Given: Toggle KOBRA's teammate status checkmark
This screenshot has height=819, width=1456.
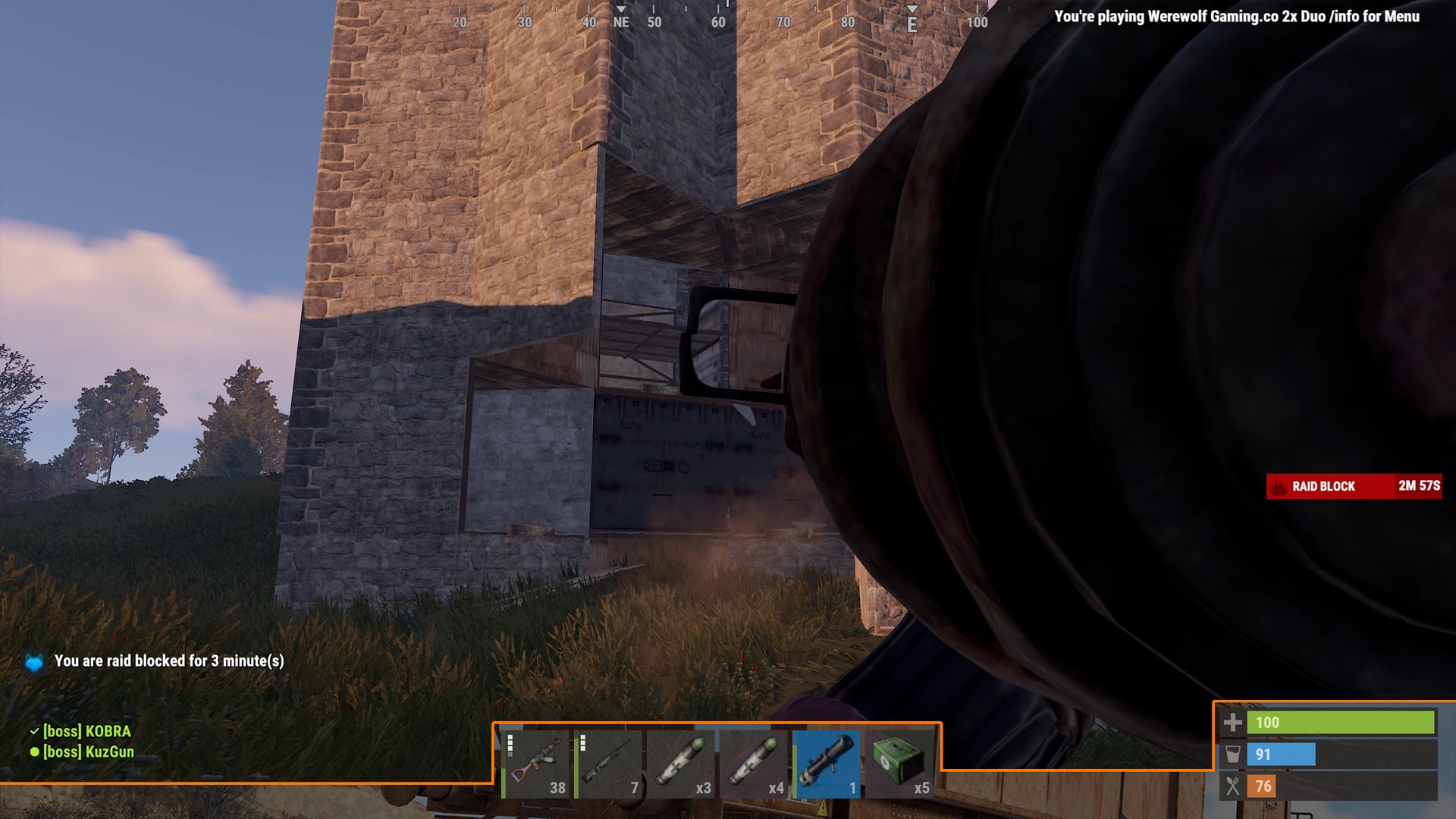Looking at the screenshot, I should pyautogui.click(x=33, y=733).
